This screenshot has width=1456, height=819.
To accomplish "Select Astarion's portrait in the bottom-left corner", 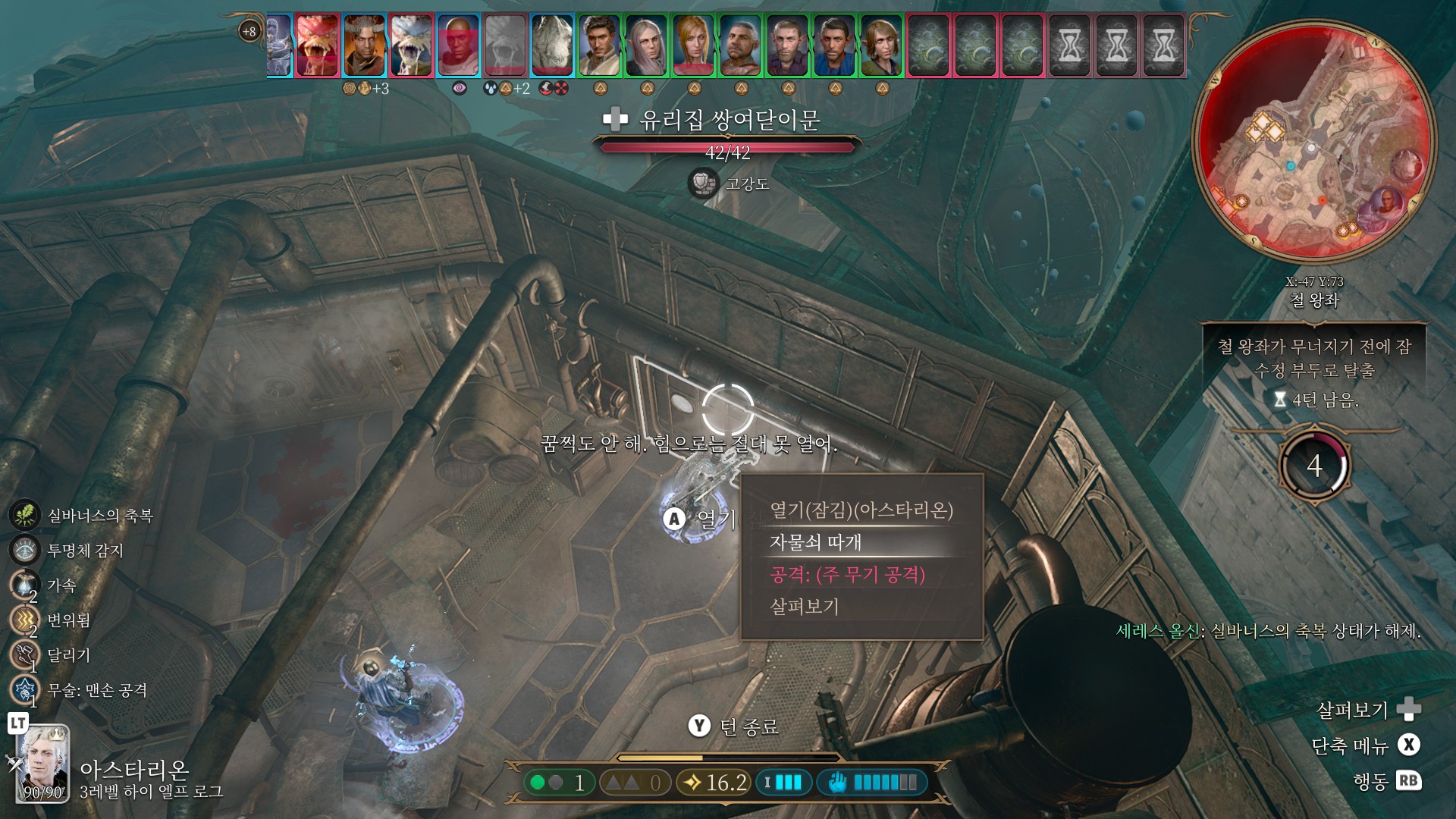I will [x=43, y=763].
